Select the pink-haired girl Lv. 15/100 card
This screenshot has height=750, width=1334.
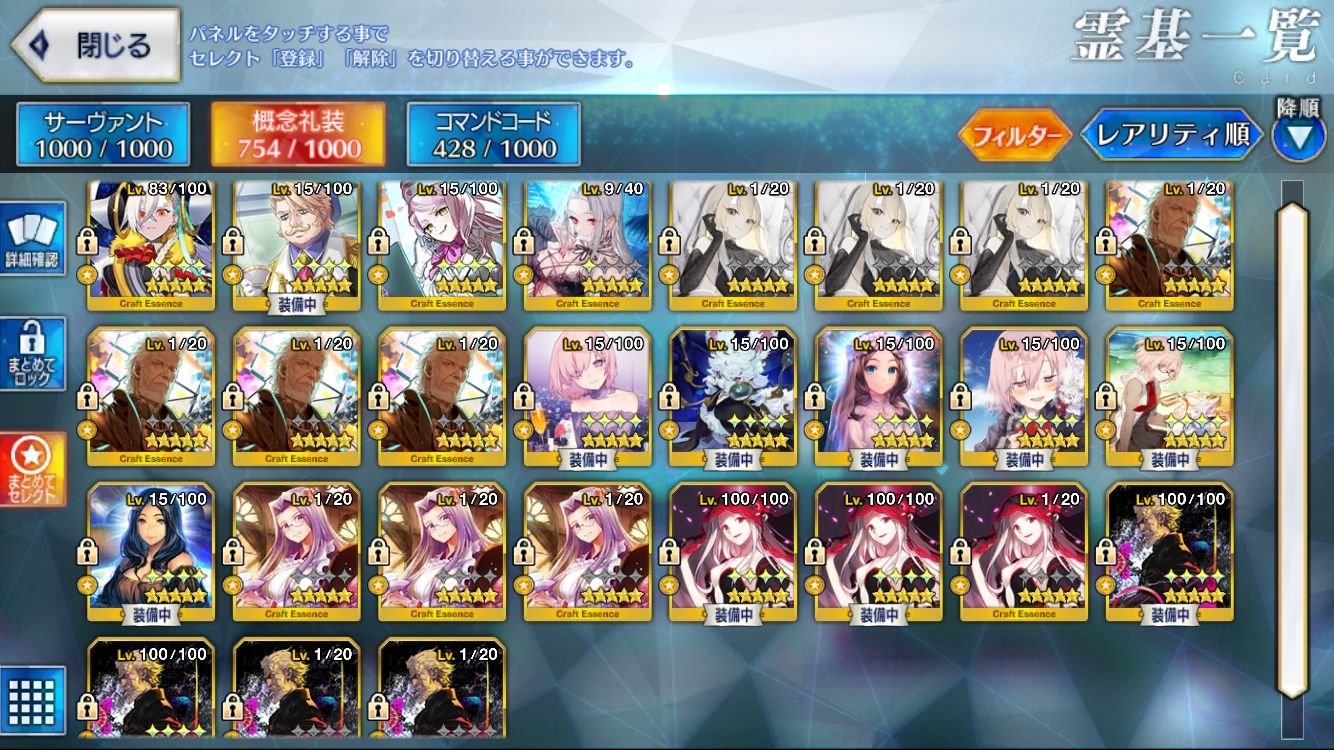coord(587,397)
